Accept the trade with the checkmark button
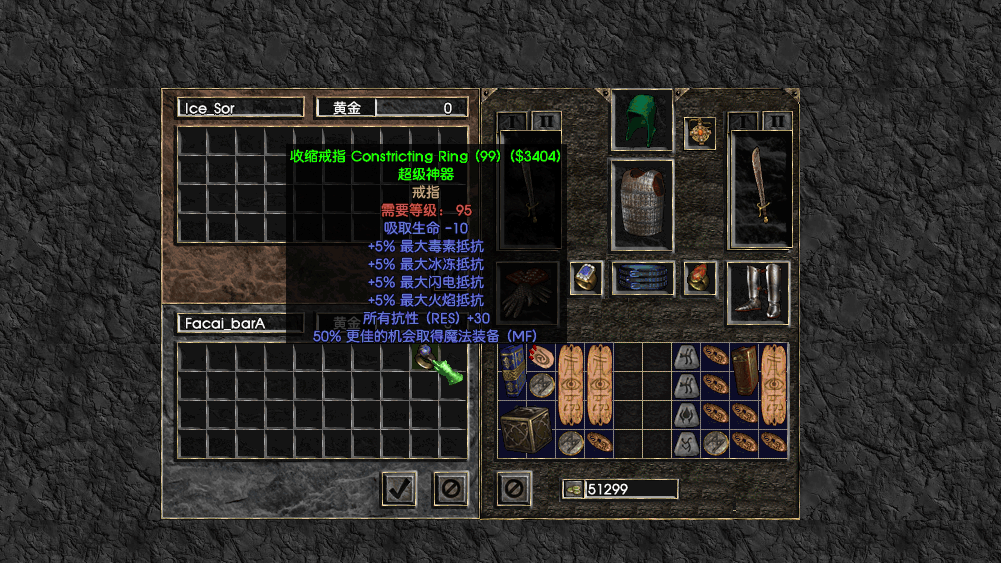The width and height of the screenshot is (1001, 563). [x=399, y=488]
